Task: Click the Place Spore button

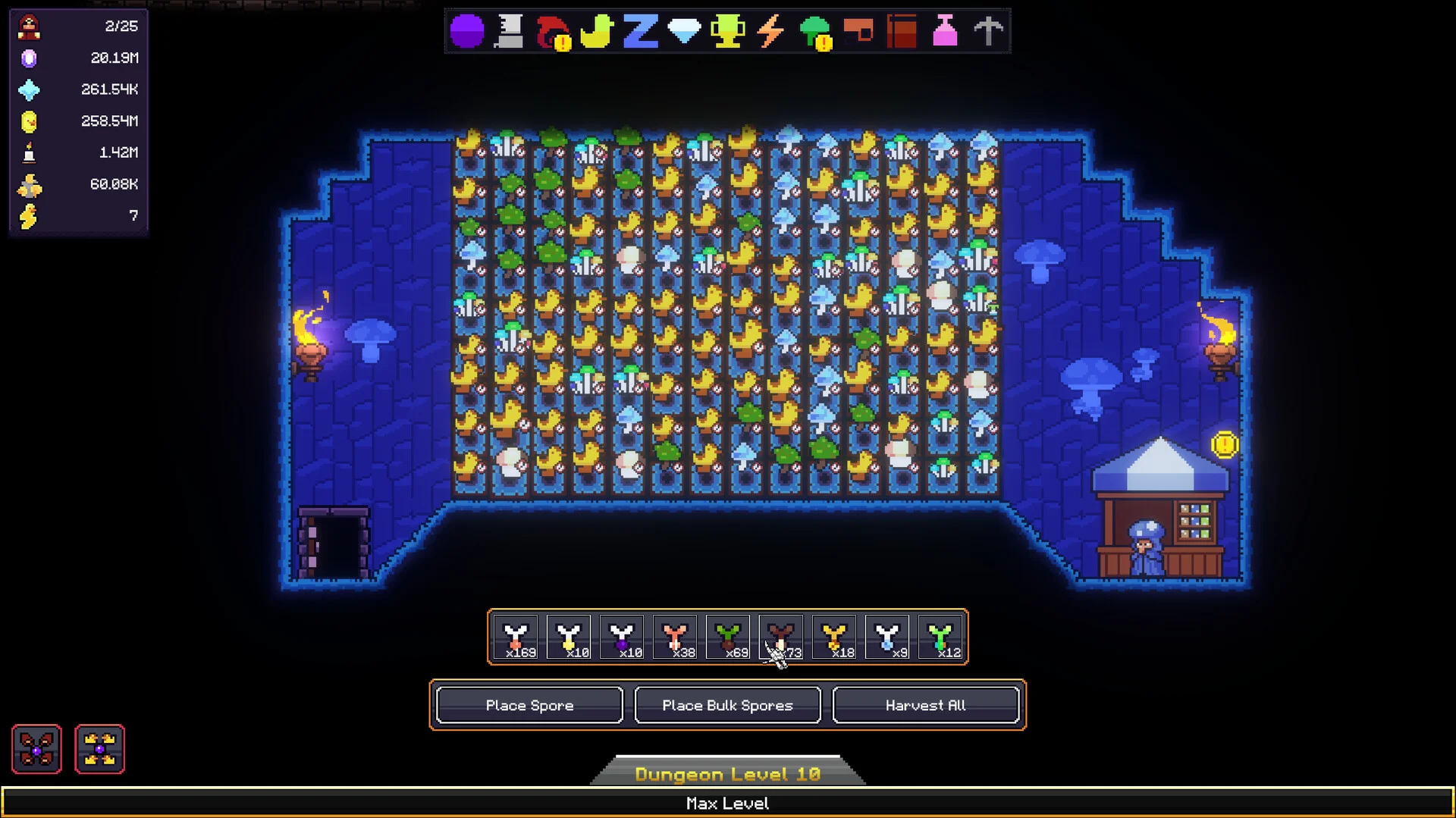Action: 529,705
